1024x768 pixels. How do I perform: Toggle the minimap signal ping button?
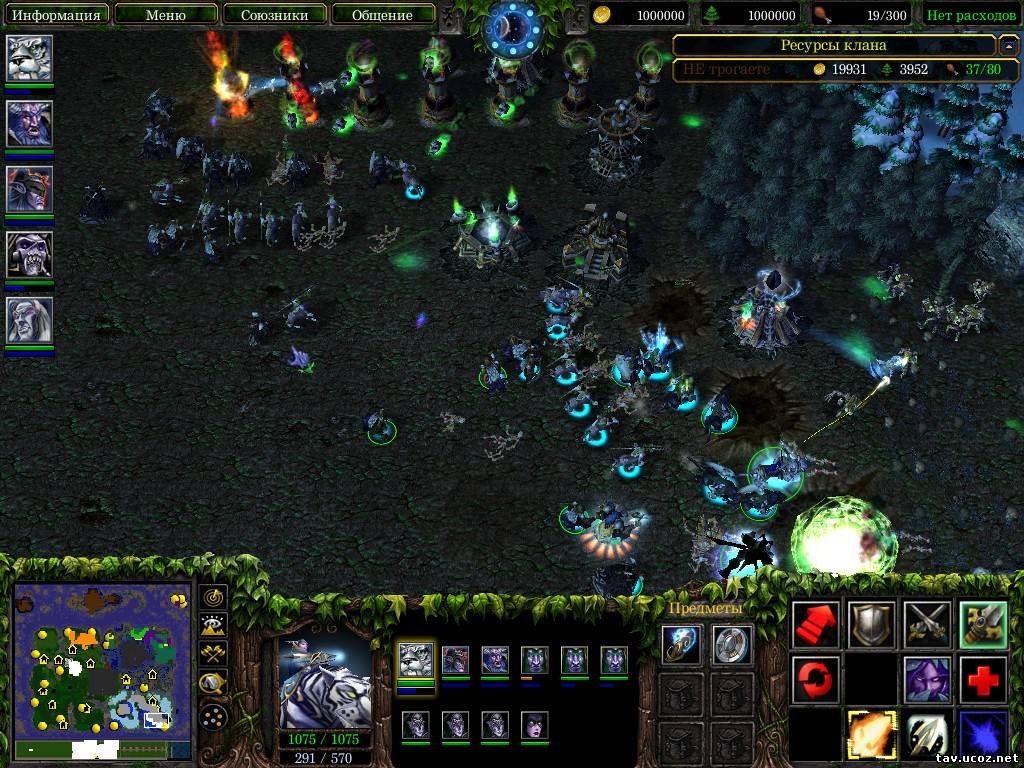tap(214, 598)
